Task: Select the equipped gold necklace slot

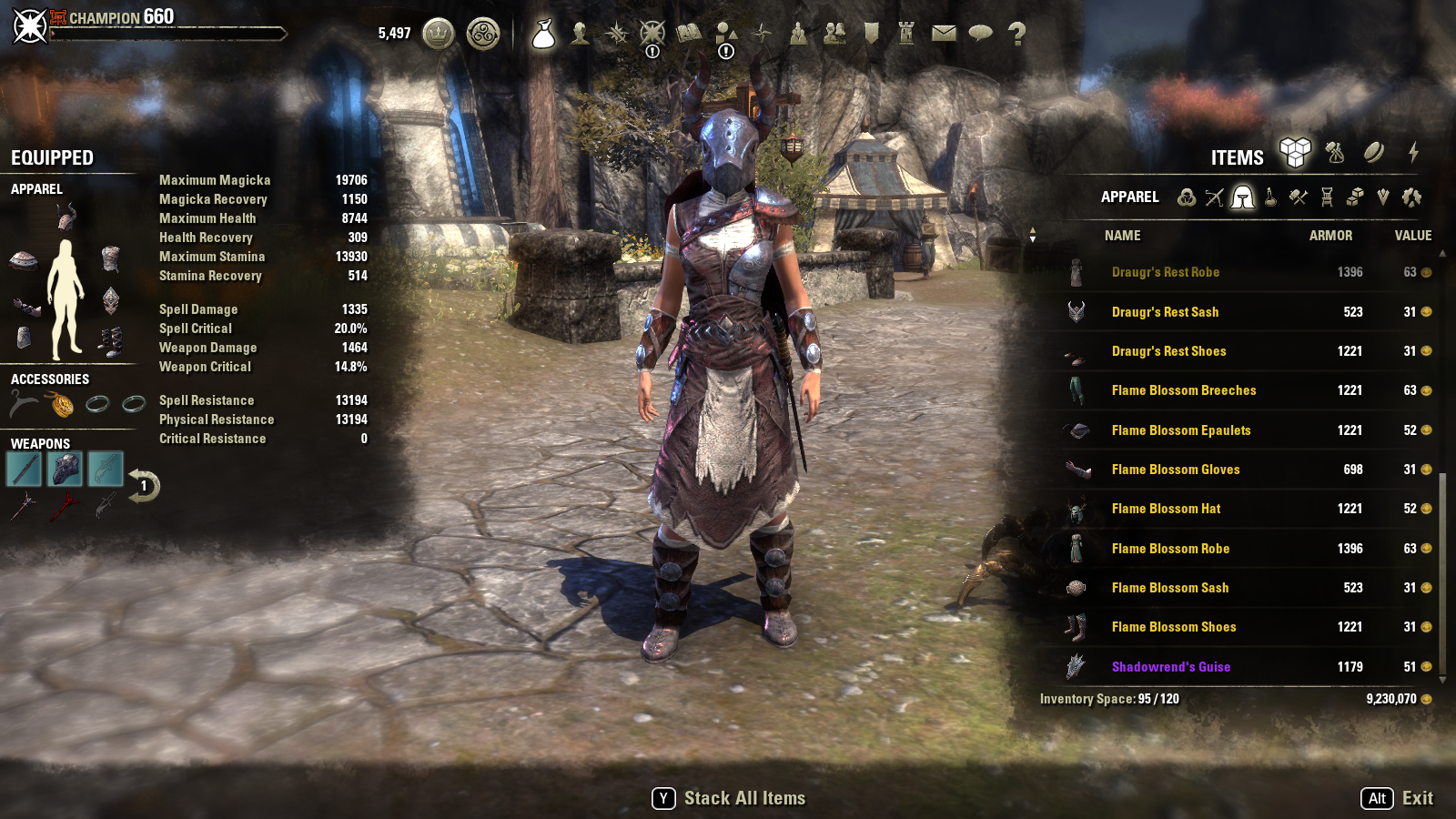Action: [62, 403]
